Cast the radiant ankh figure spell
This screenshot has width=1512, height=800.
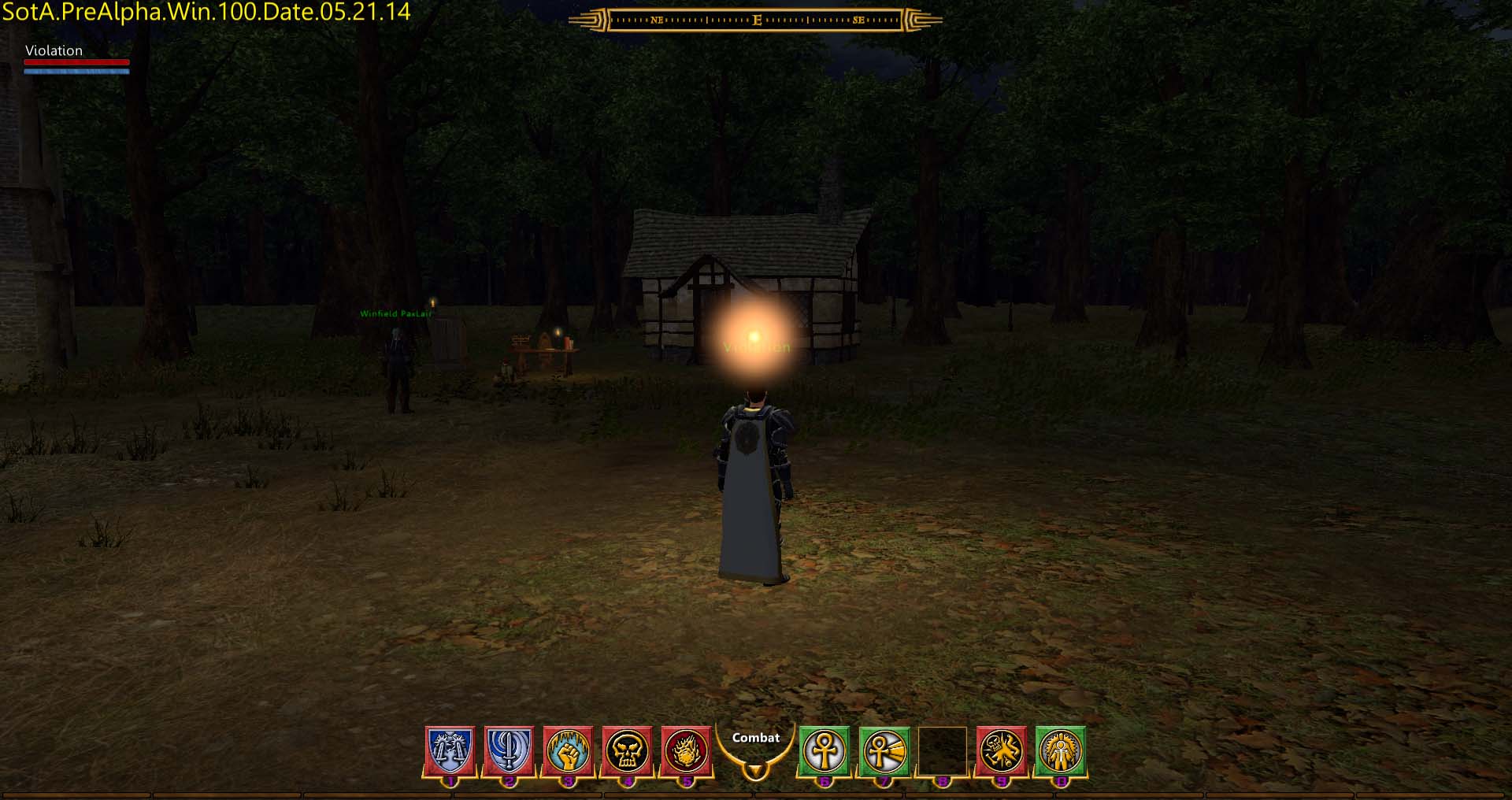pyautogui.click(x=1061, y=750)
